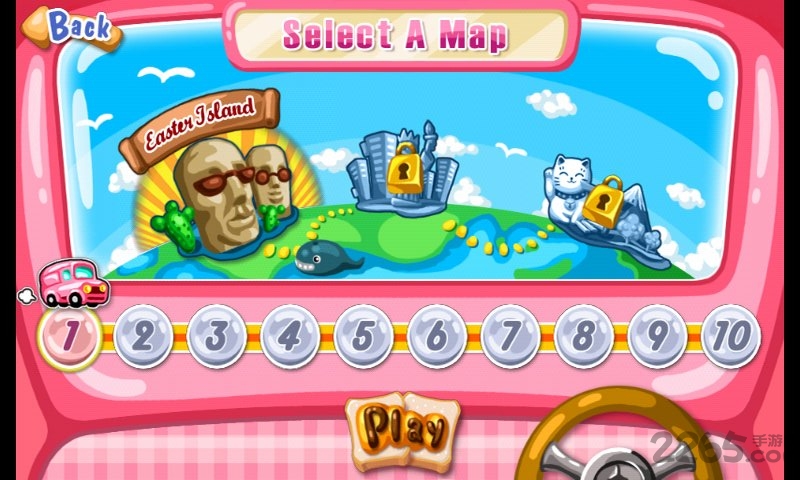Select level 8 bubble

pyautogui.click(x=584, y=336)
